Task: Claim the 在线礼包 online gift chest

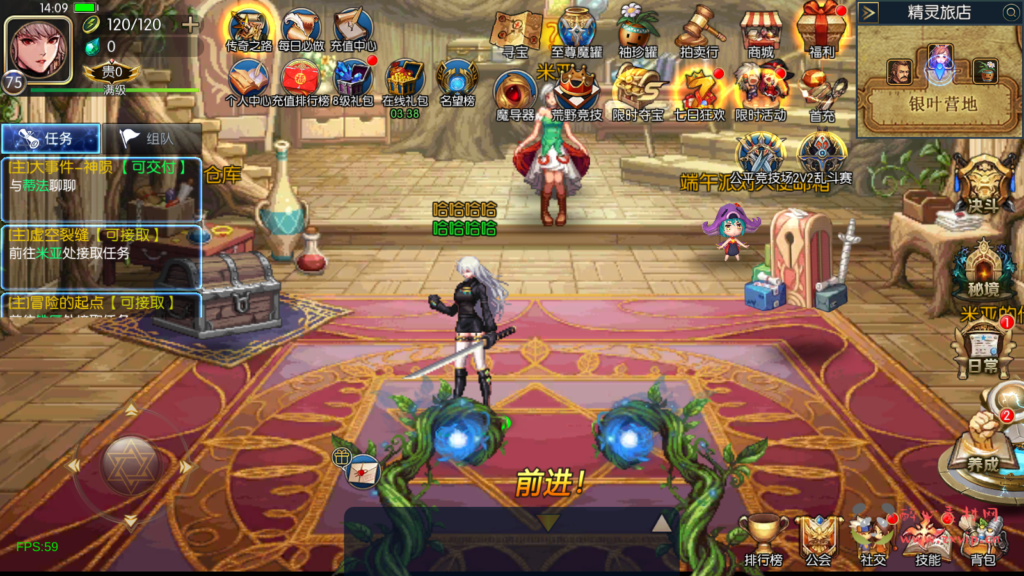Action: coord(405,82)
